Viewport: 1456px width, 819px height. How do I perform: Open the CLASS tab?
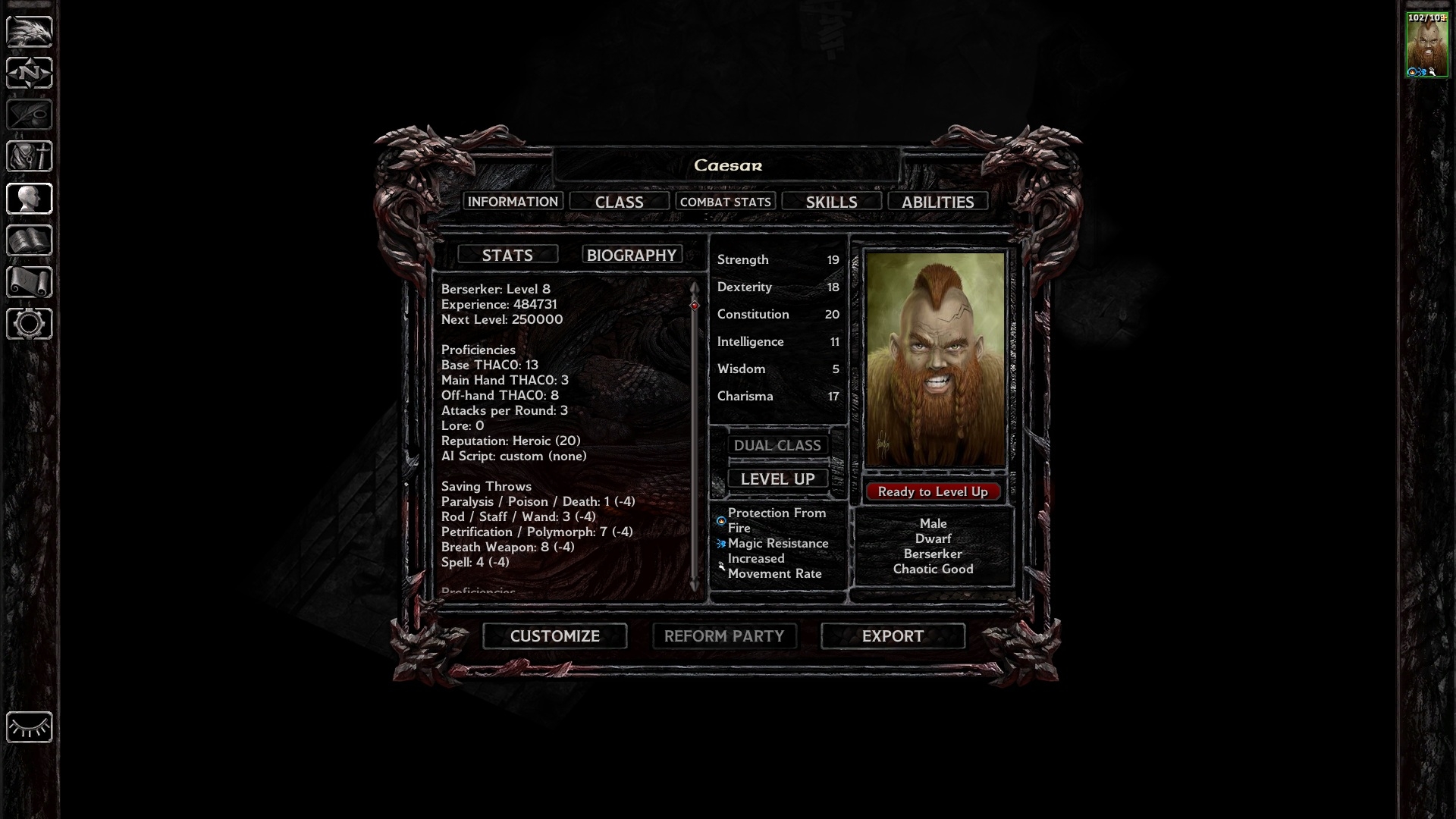619,201
